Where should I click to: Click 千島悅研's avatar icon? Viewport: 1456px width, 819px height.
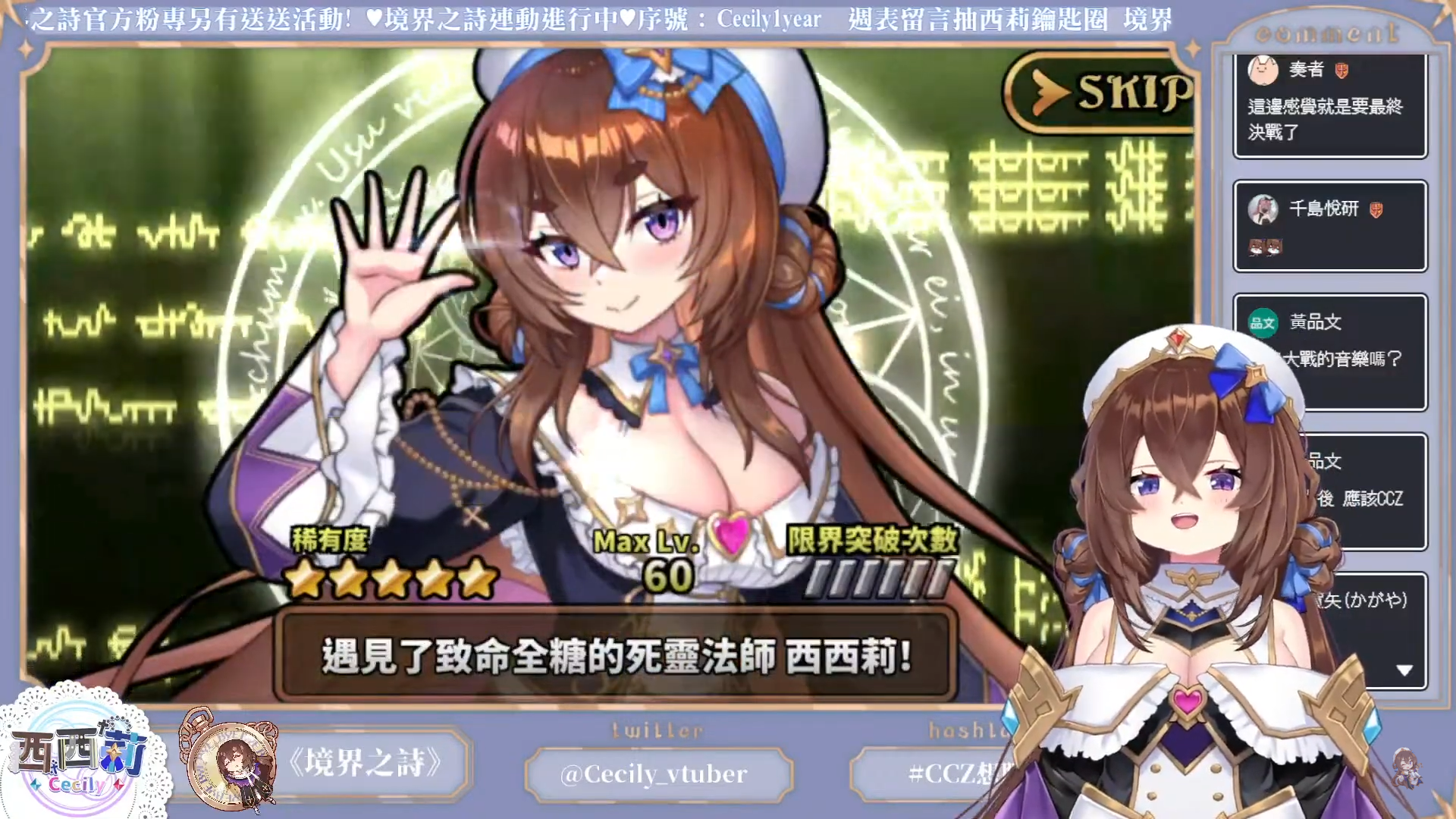1263,210
